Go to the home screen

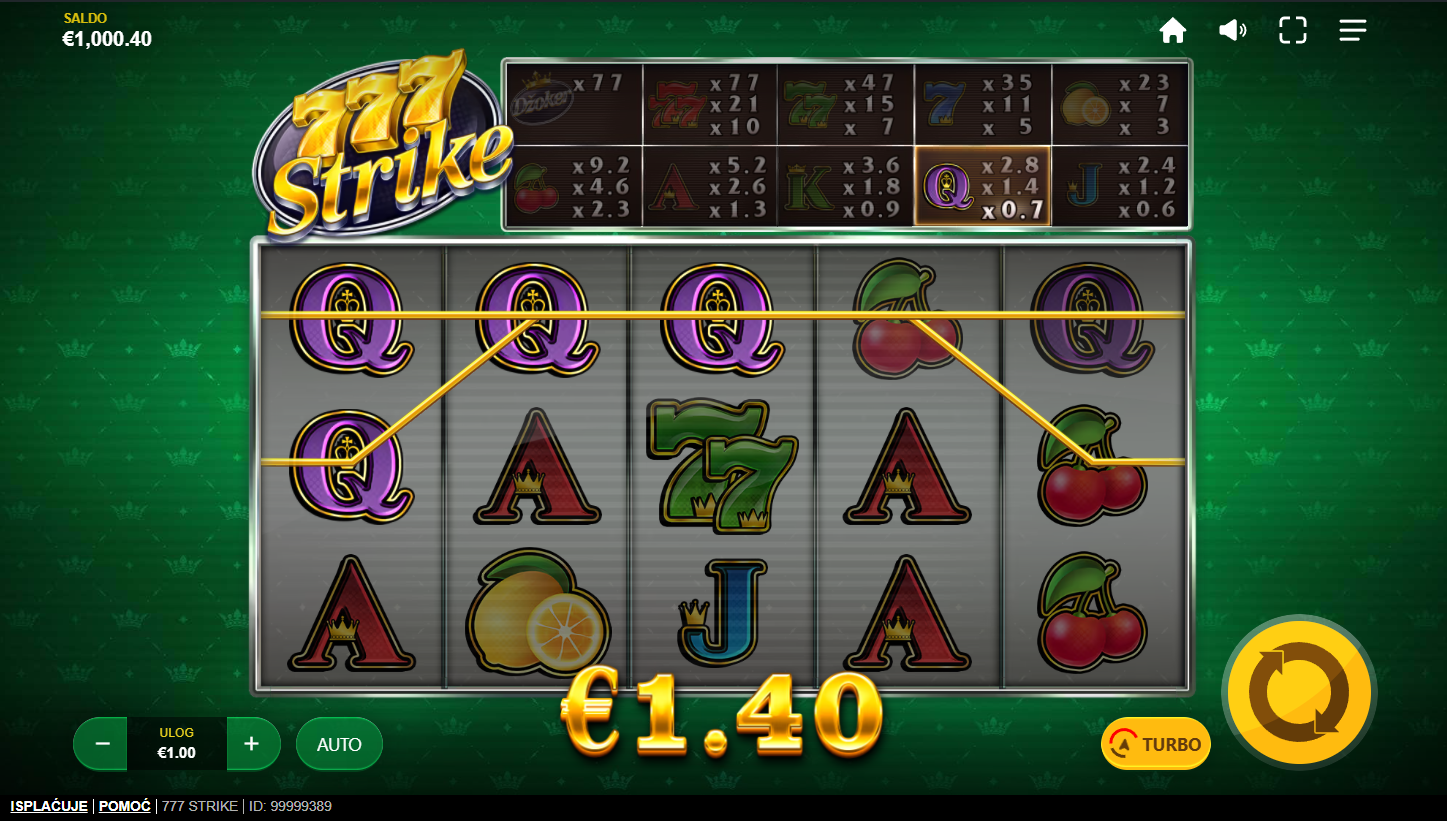(x=1172, y=31)
